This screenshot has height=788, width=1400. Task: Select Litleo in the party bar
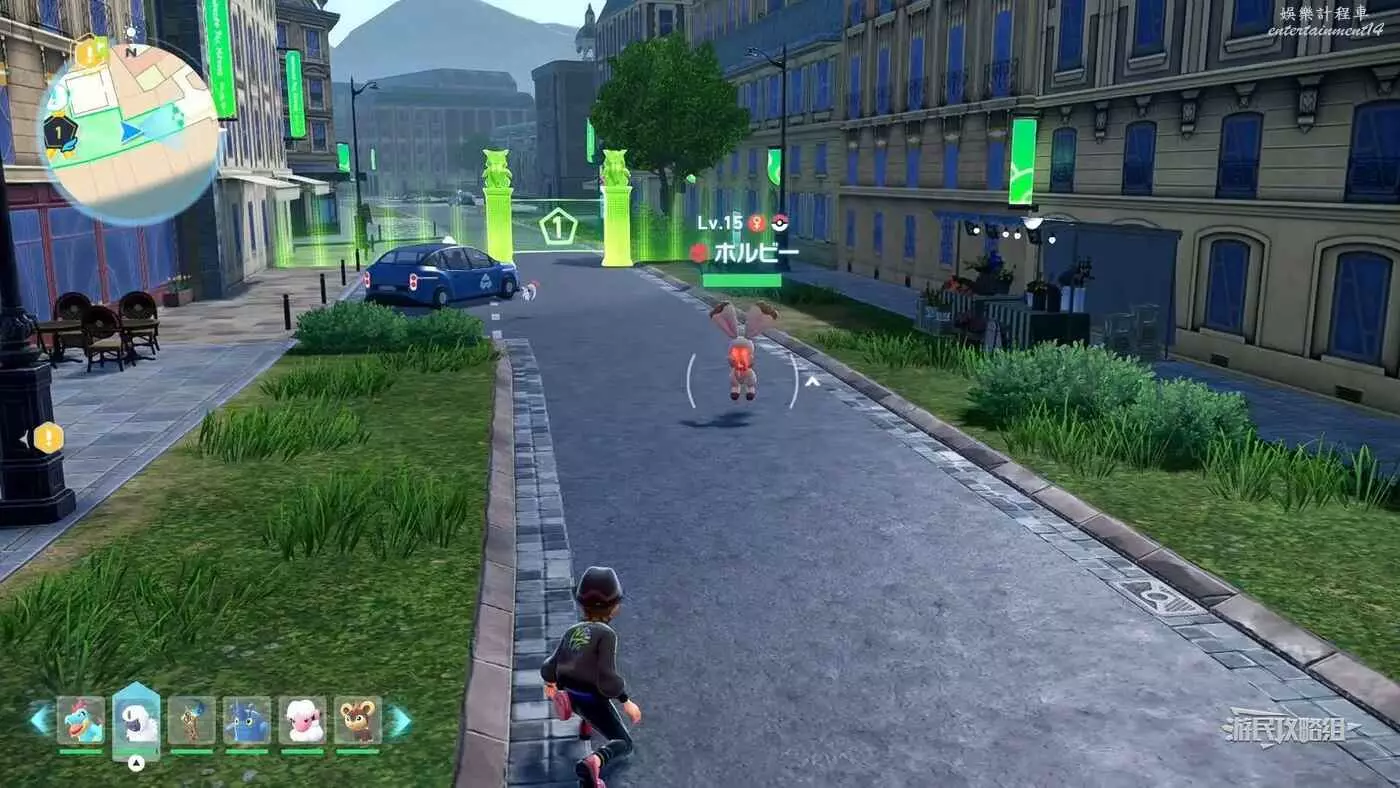[357, 720]
